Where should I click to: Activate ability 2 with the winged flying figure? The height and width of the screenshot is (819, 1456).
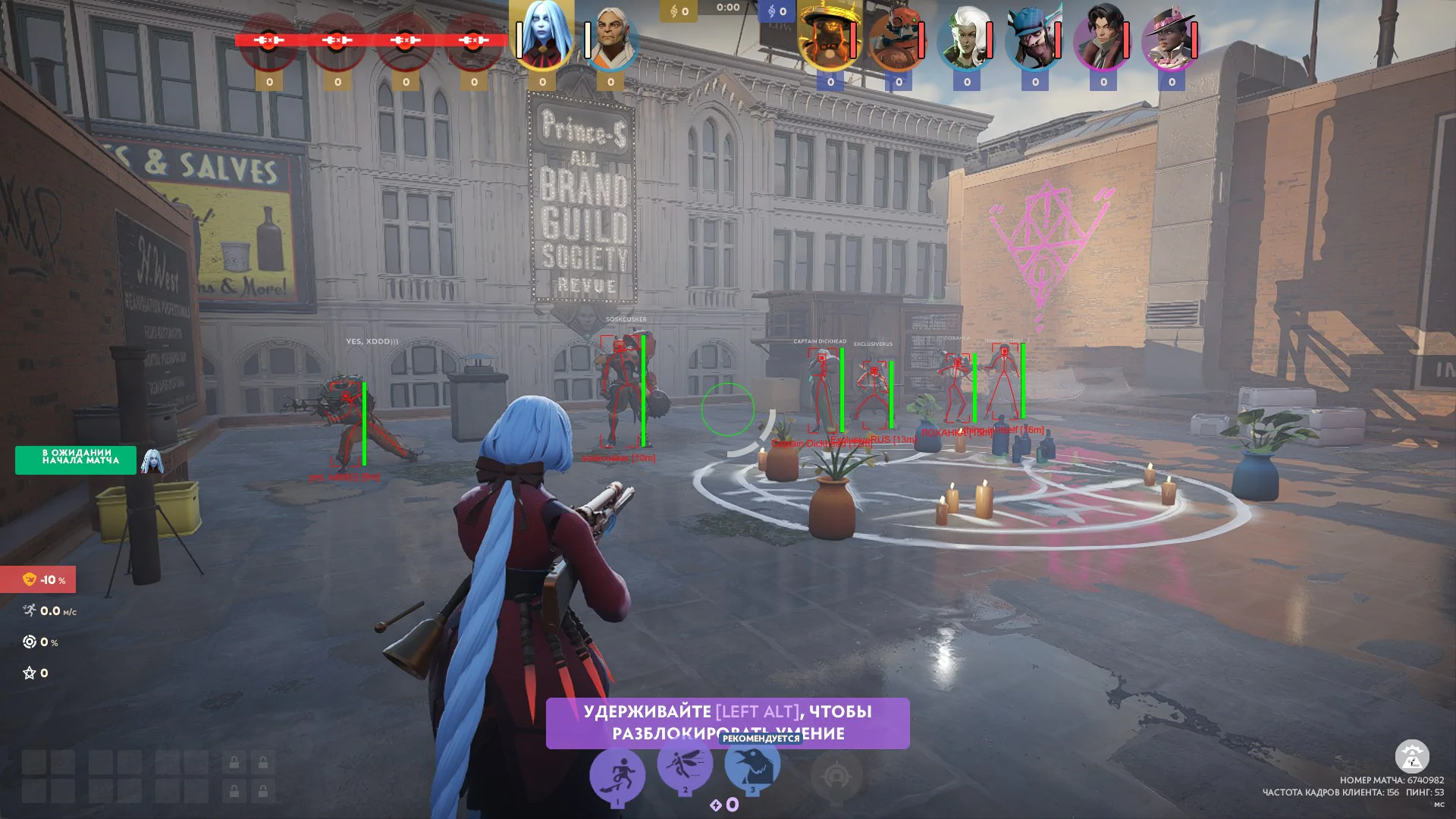pos(685,764)
